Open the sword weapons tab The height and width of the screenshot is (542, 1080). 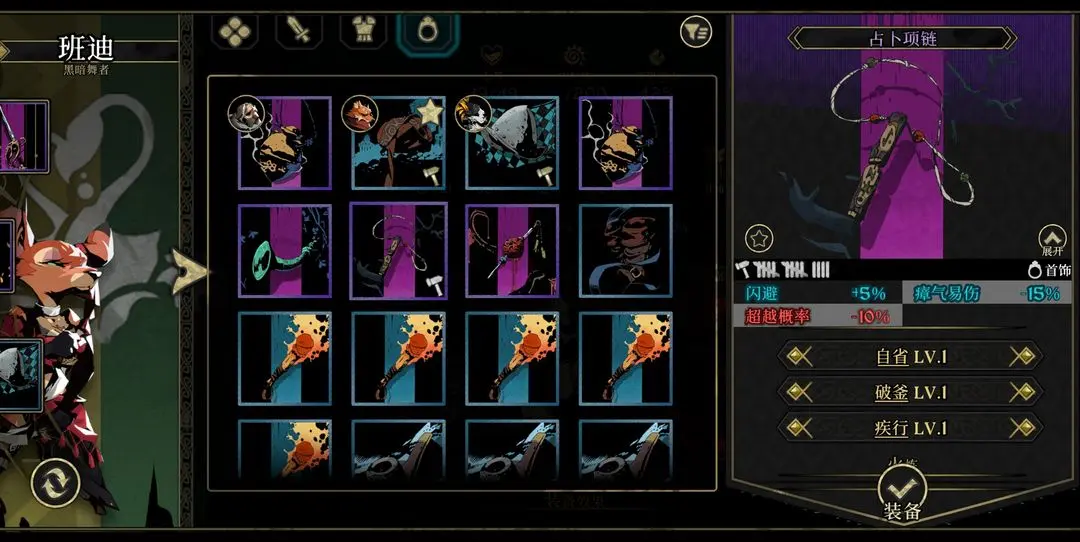300,31
